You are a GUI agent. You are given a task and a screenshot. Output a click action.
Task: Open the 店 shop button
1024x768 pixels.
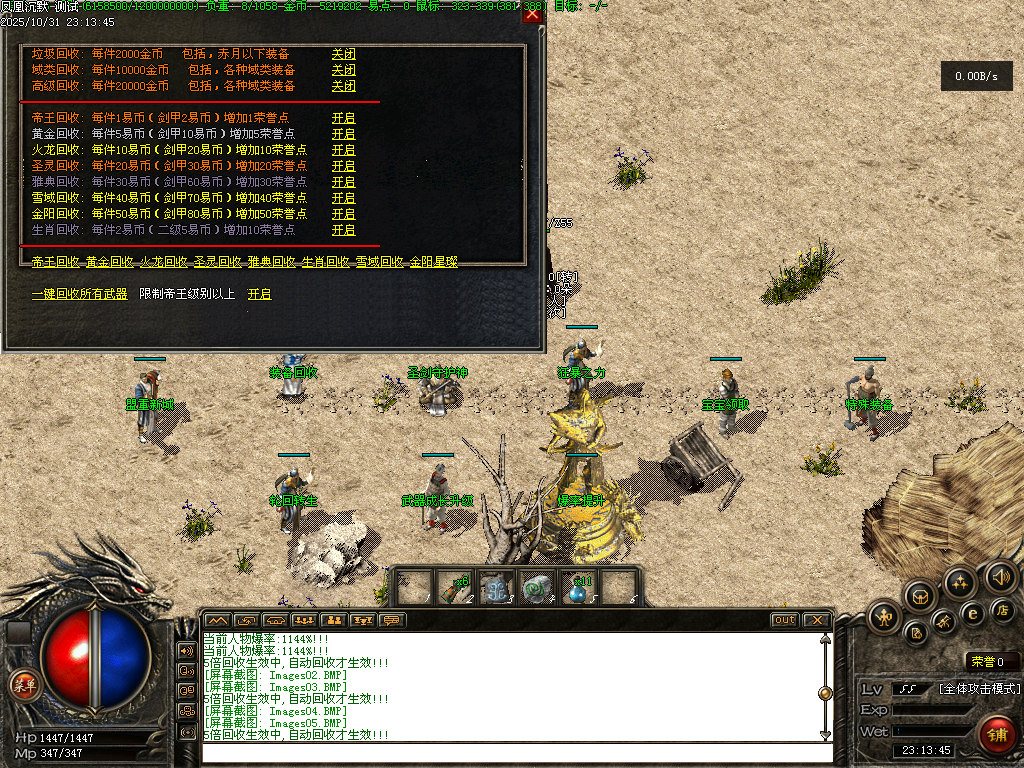pos(1003,610)
